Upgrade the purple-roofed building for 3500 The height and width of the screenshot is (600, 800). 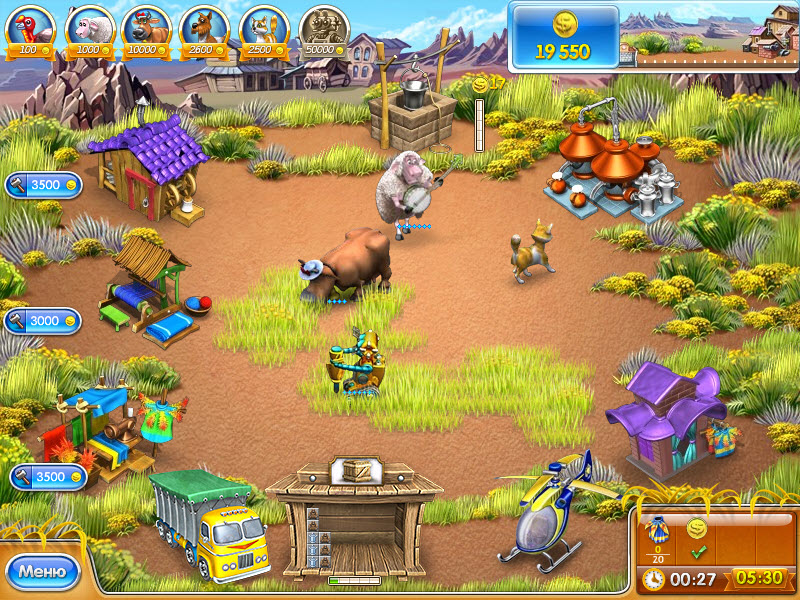pos(43,185)
